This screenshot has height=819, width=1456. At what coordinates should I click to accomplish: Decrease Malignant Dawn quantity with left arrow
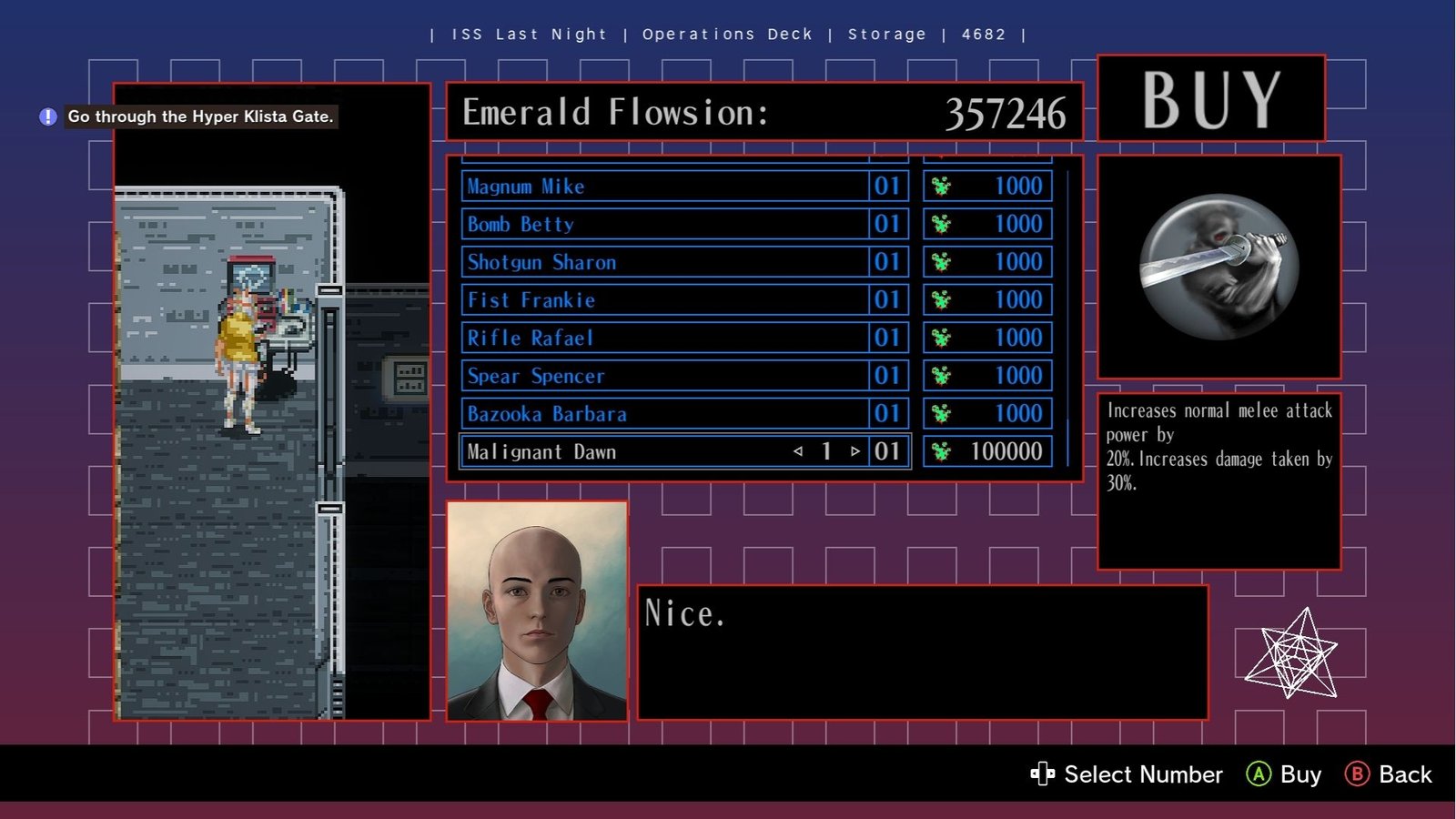coord(798,451)
